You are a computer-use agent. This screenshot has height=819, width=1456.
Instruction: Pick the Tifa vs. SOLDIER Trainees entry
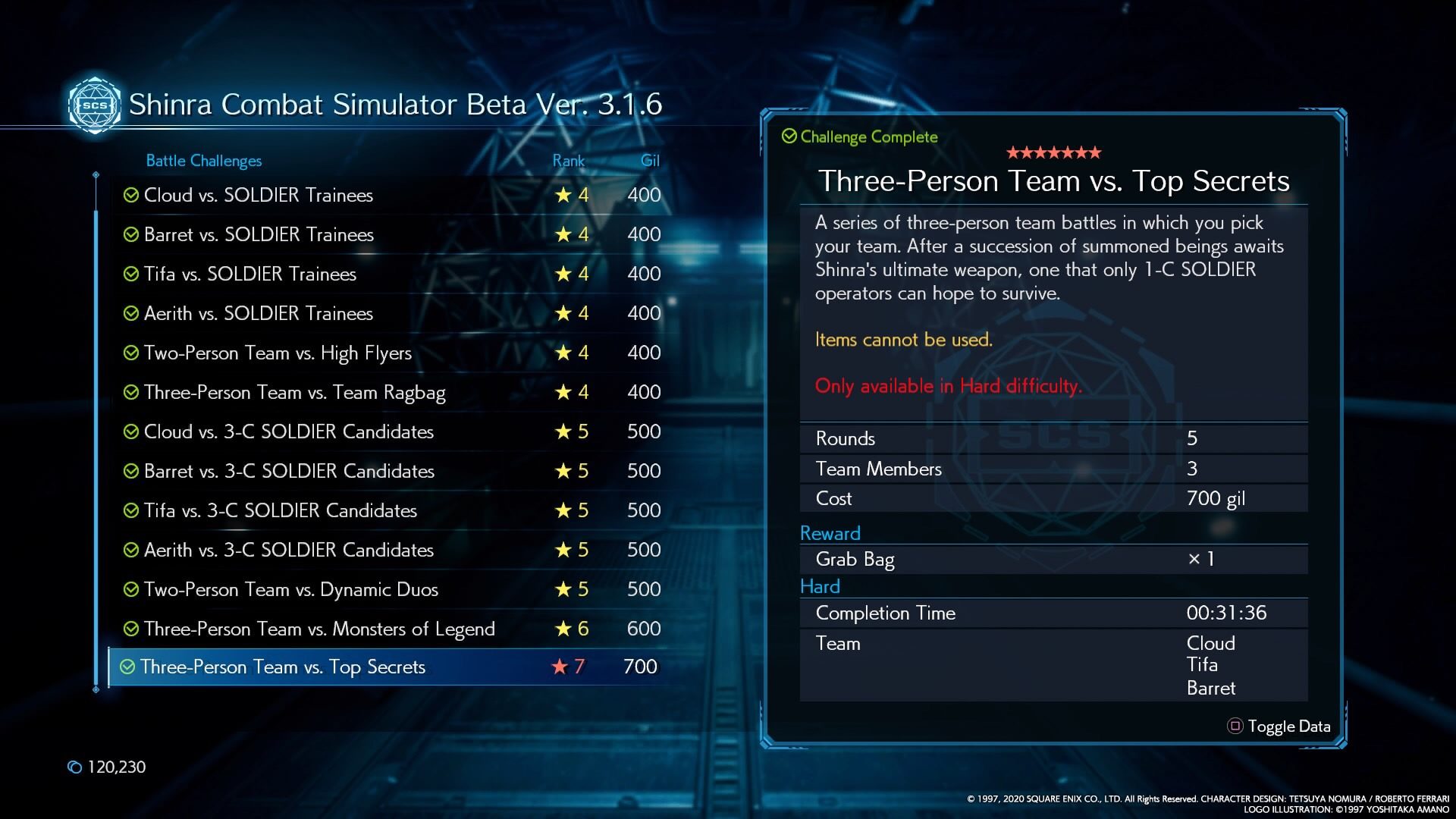tap(249, 275)
